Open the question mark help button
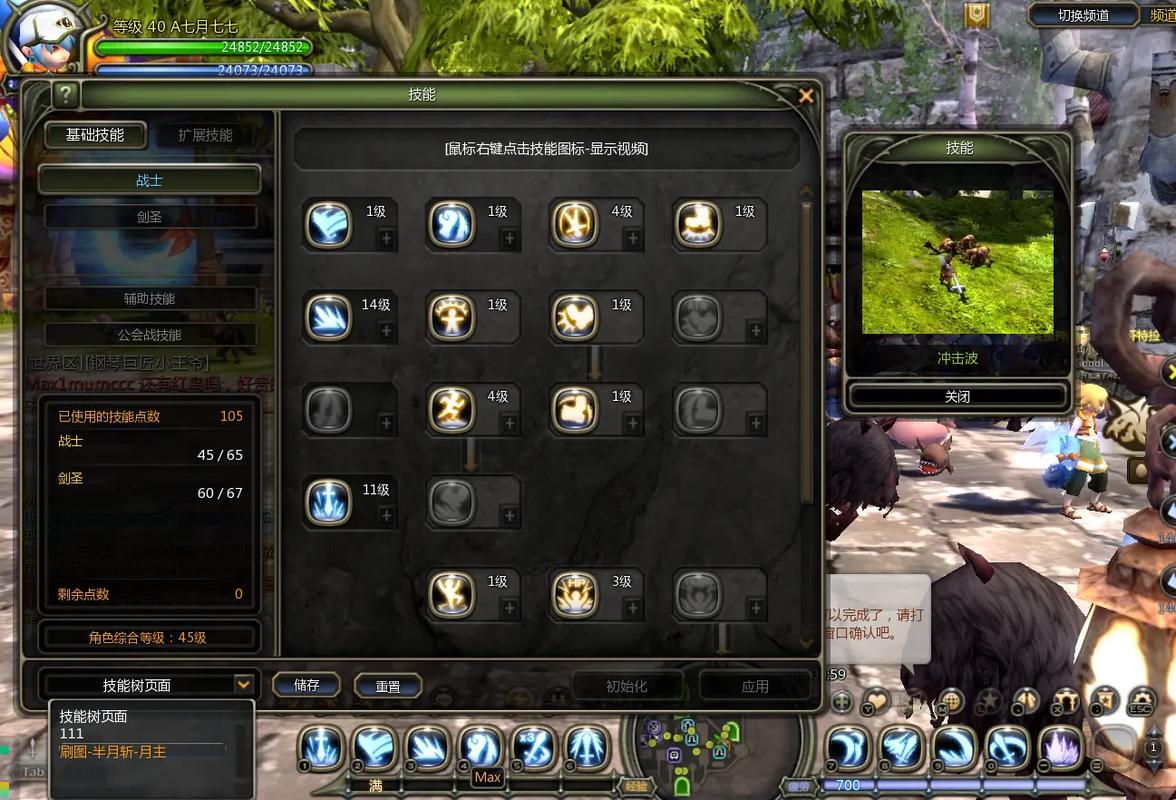The image size is (1176, 800). click(x=66, y=95)
